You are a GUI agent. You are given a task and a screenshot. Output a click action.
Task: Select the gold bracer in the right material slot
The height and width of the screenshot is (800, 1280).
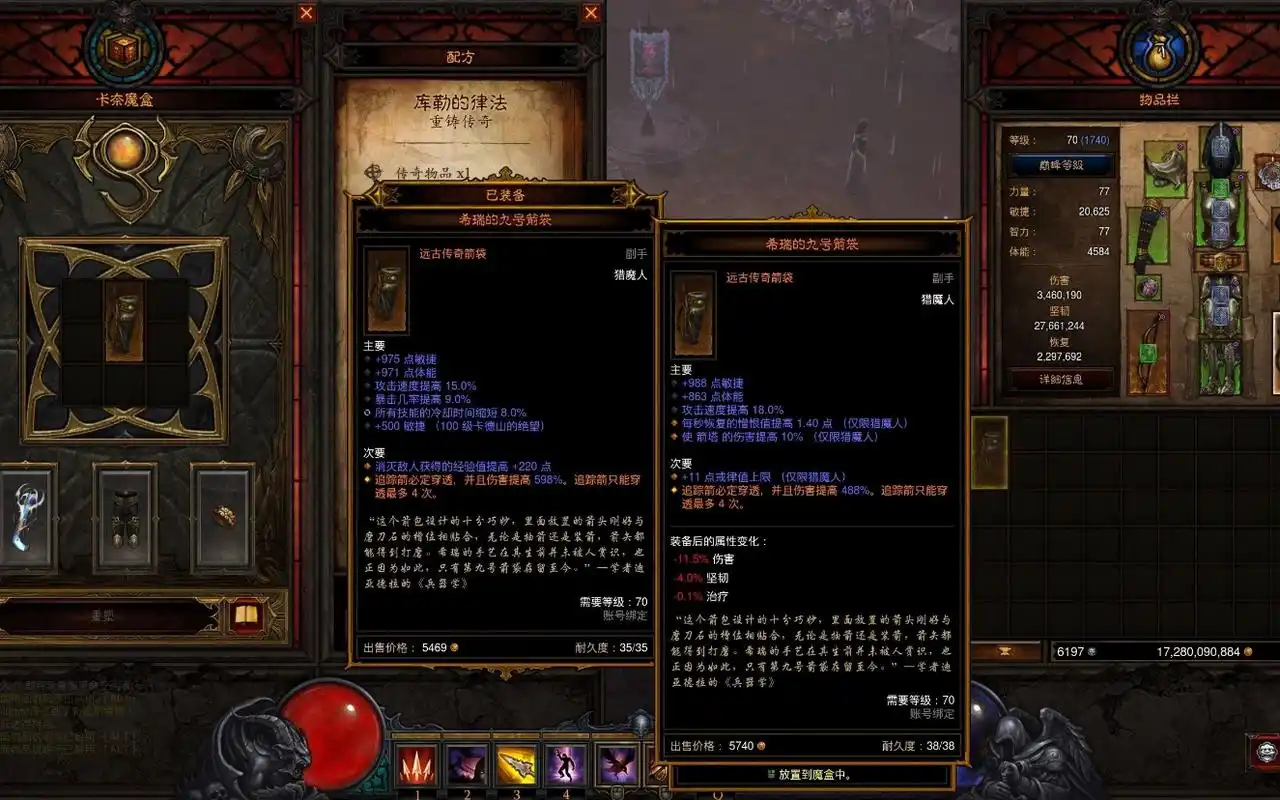tap(225, 515)
